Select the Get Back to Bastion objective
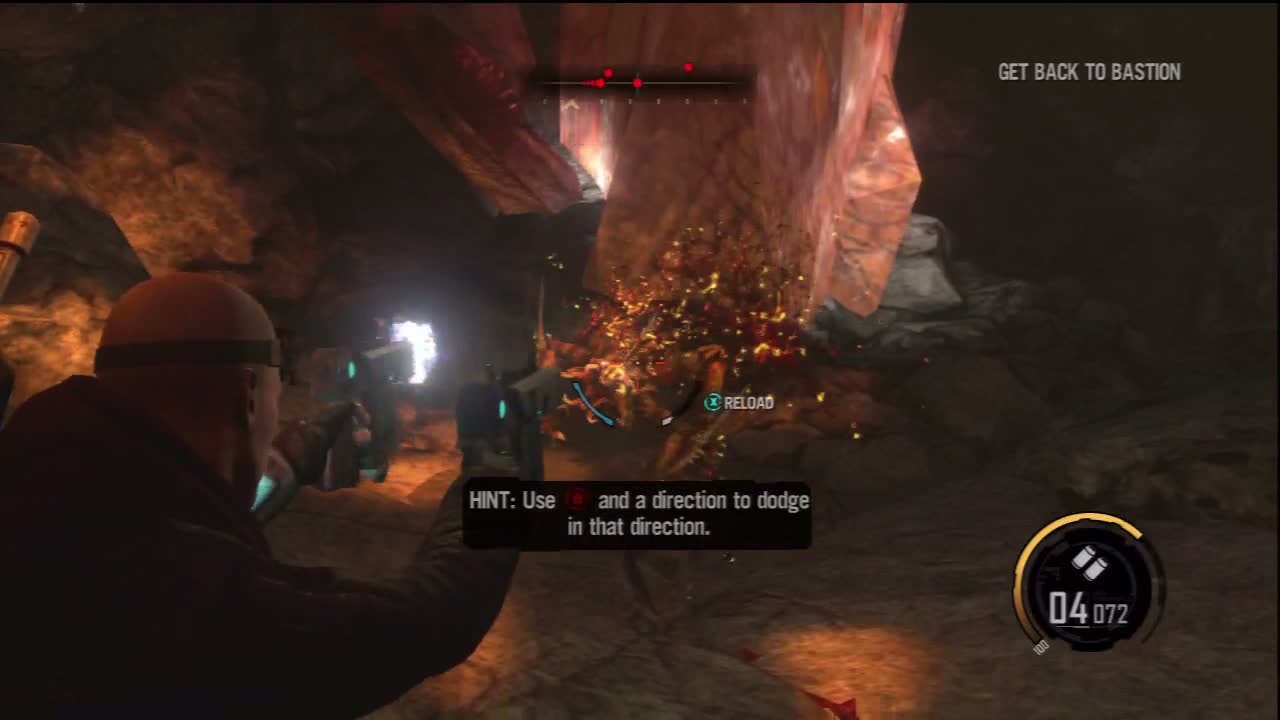Screen dimensions: 1280x720 pos(1089,72)
